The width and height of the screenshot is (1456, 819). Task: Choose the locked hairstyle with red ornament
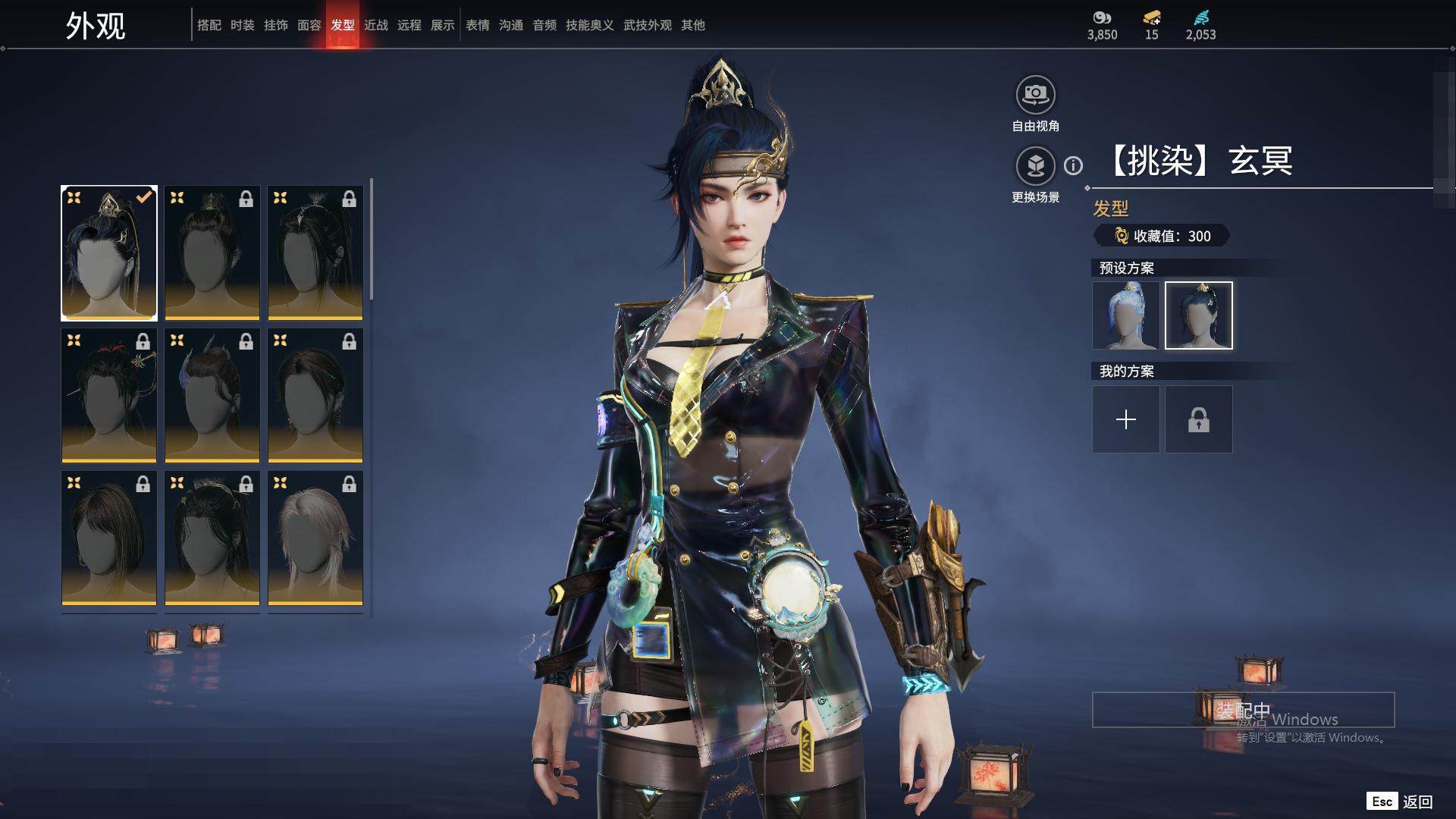(x=109, y=395)
